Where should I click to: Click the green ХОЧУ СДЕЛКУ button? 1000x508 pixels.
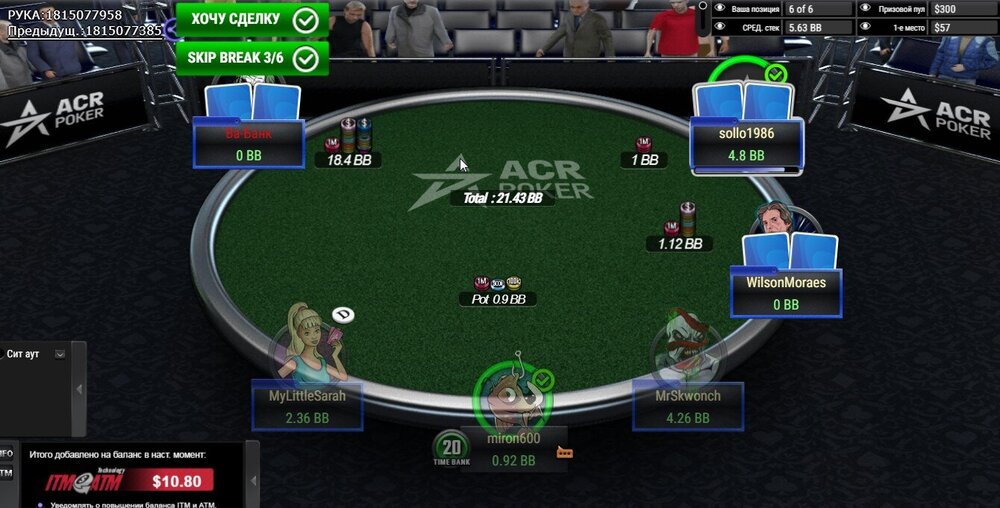tap(252, 19)
